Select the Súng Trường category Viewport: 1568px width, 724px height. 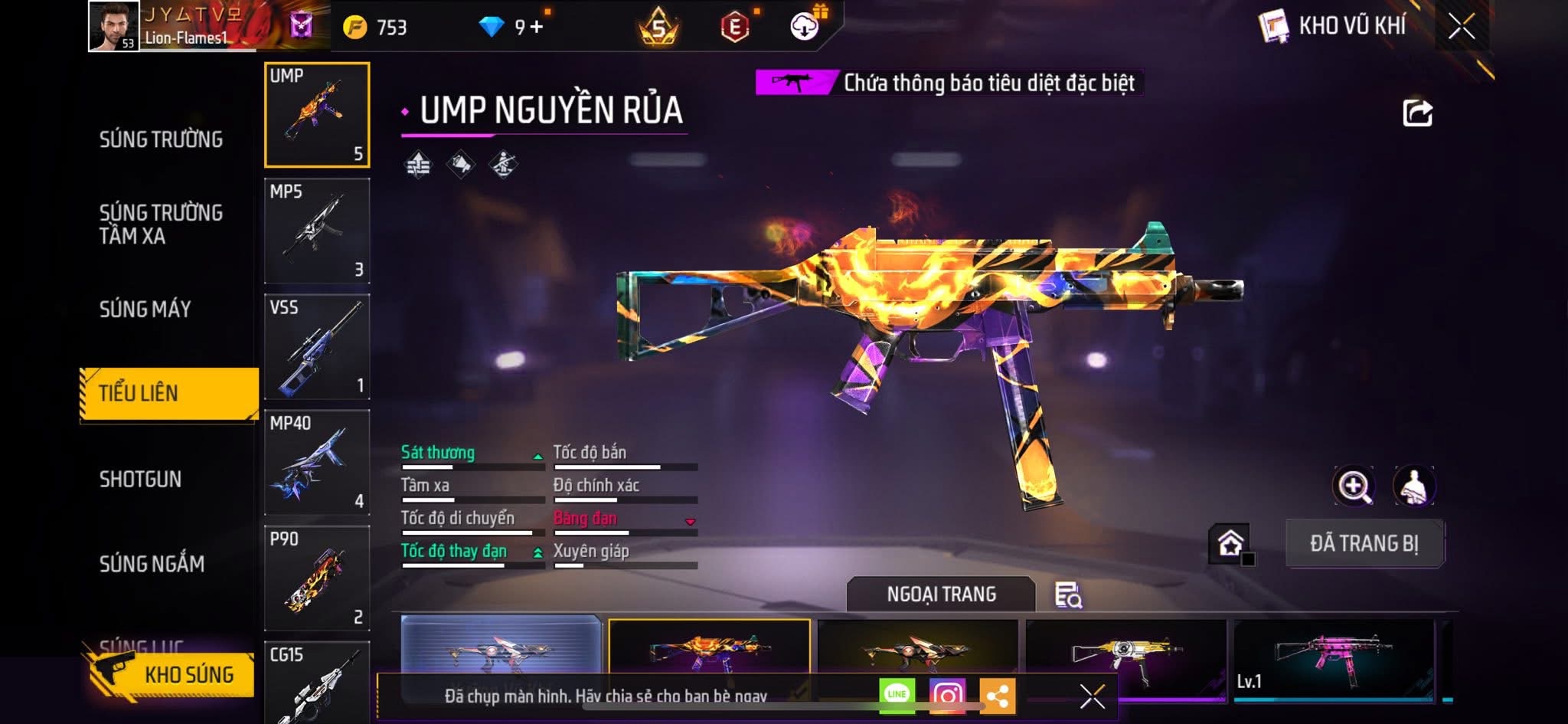(161, 139)
